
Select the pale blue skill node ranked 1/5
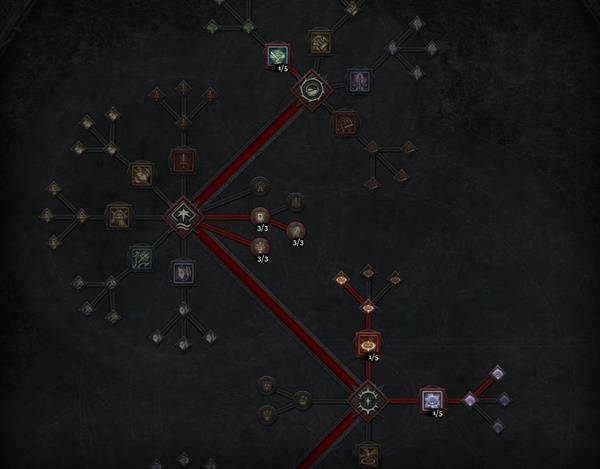(x=432, y=400)
